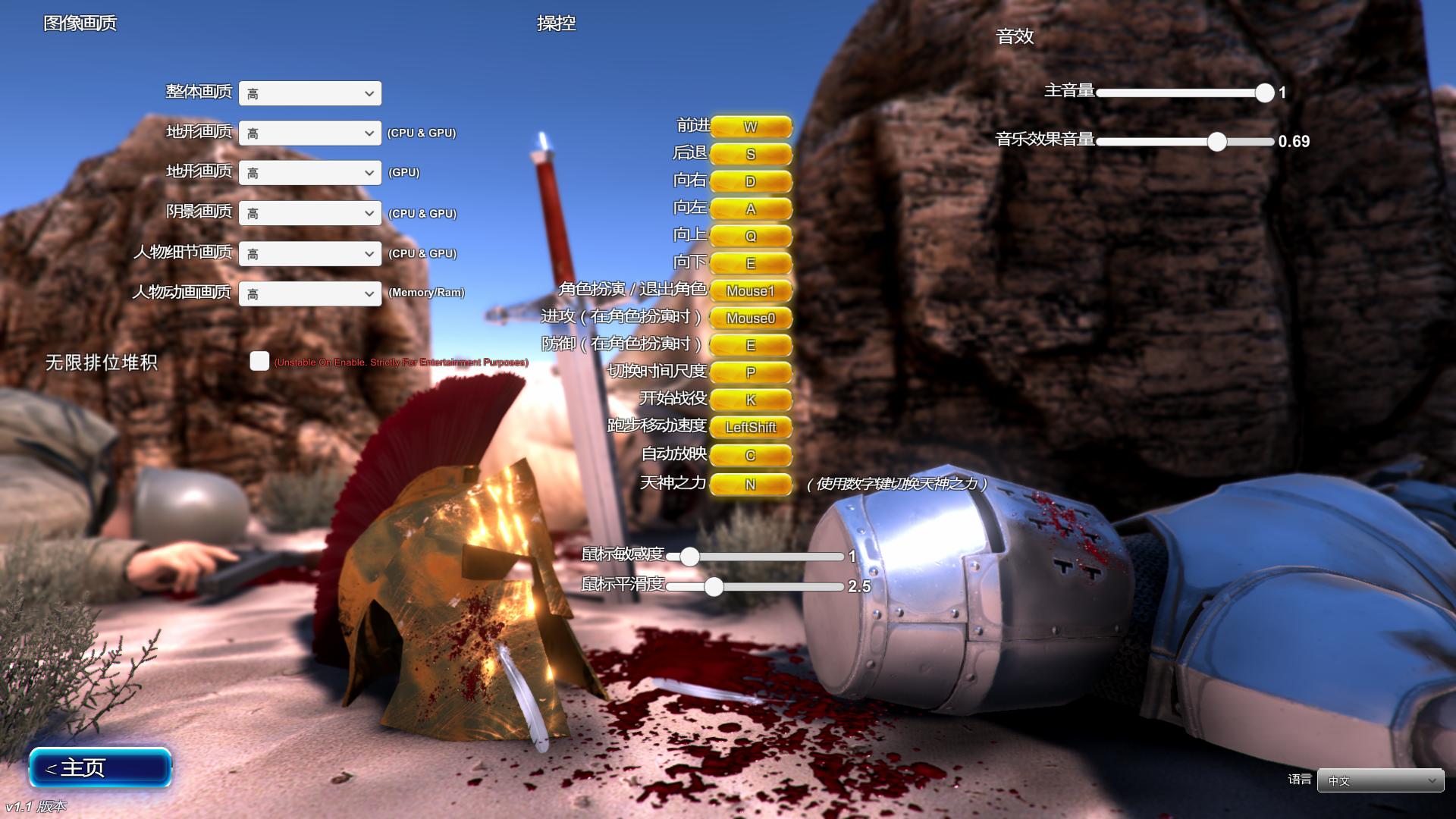Change the 后退 key binding S
The image size is (1456, 819).
pos(750,154)
